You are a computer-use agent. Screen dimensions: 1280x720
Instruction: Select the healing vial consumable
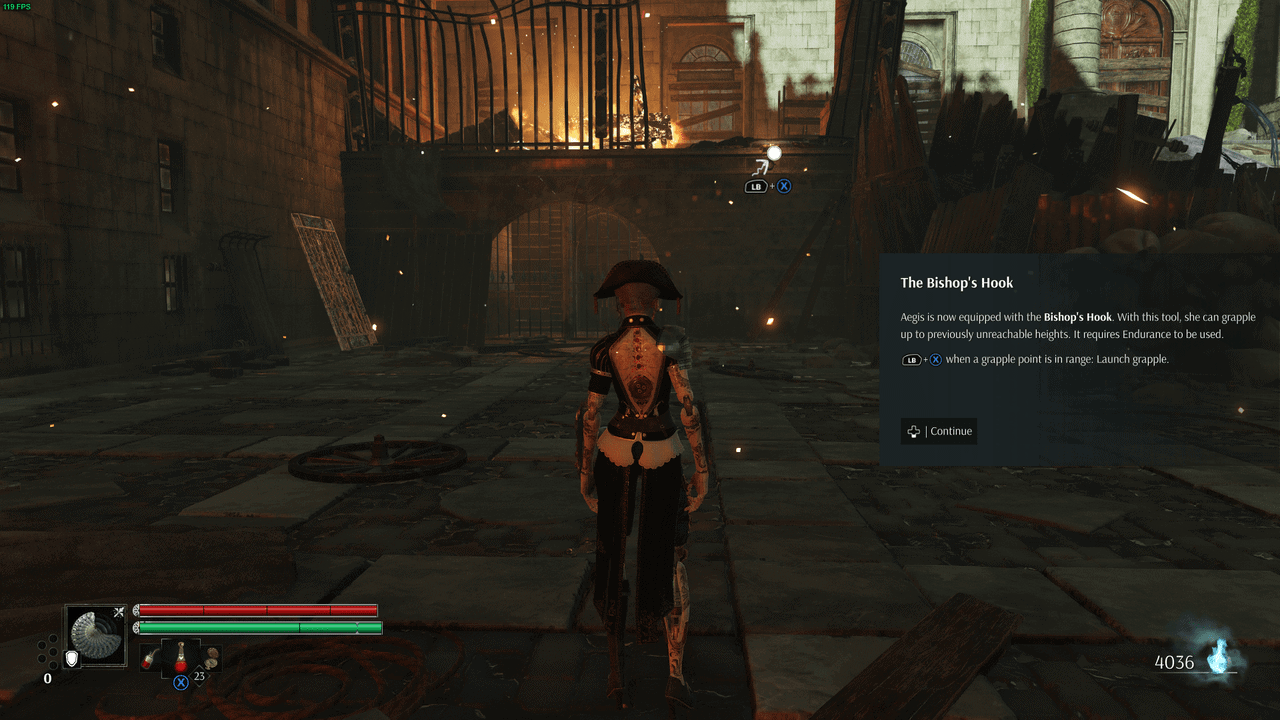[x=181, y=655]
